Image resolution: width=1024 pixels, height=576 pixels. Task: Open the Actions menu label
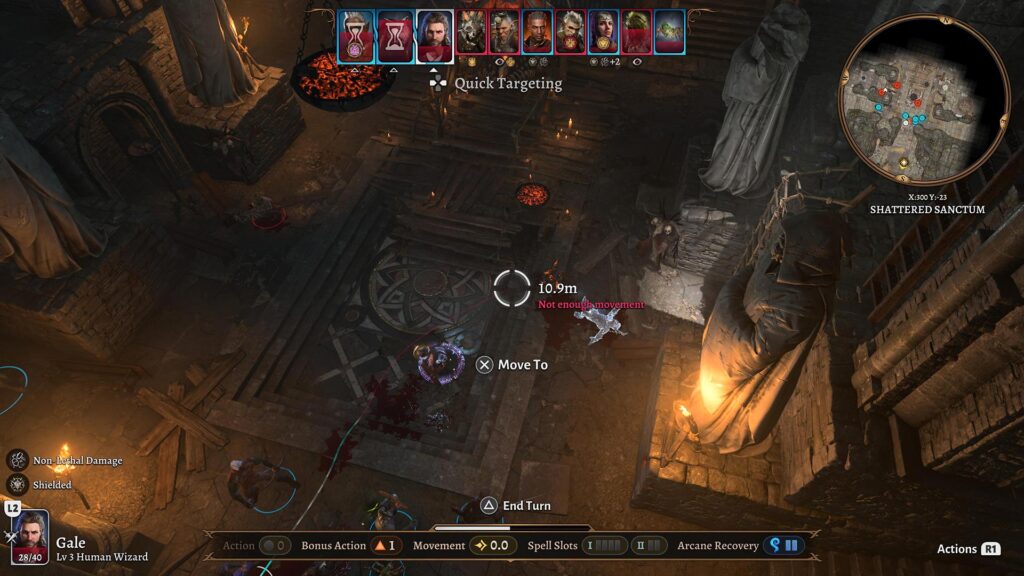(x=957, y=549)
